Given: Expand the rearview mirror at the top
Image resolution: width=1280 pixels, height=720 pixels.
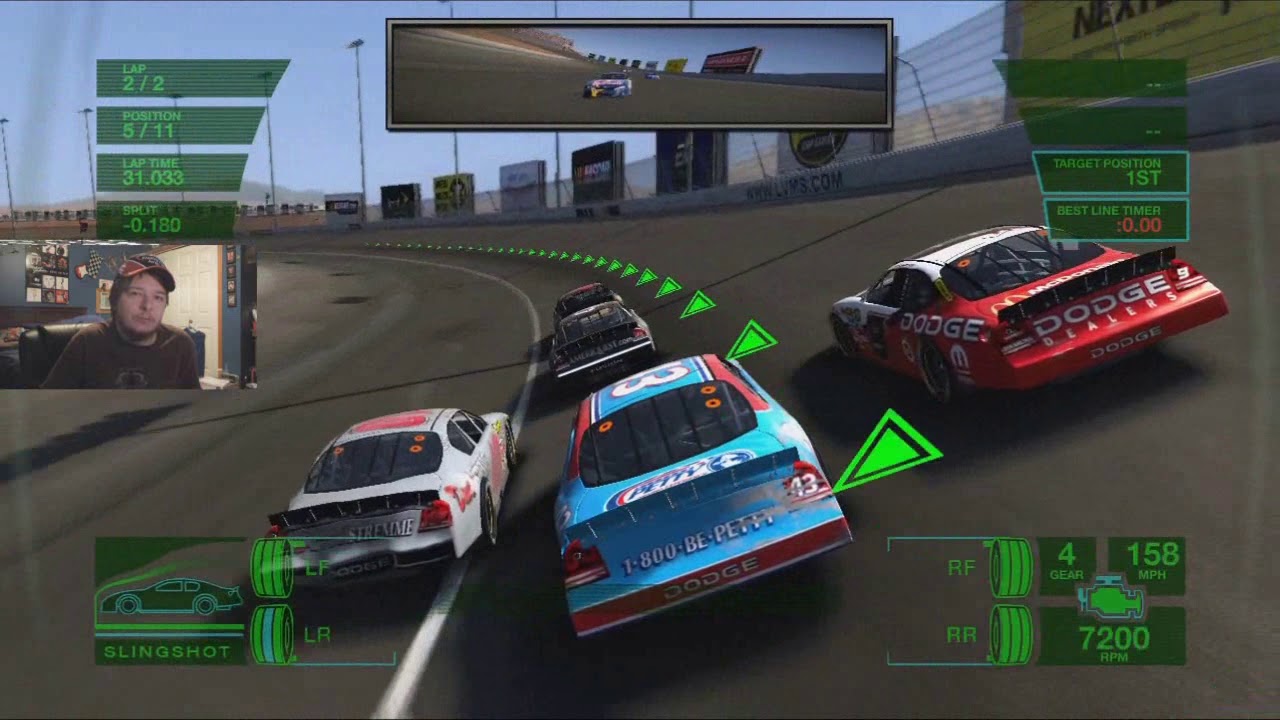Looking at the screenshot, I should click(x=640, y=73).
